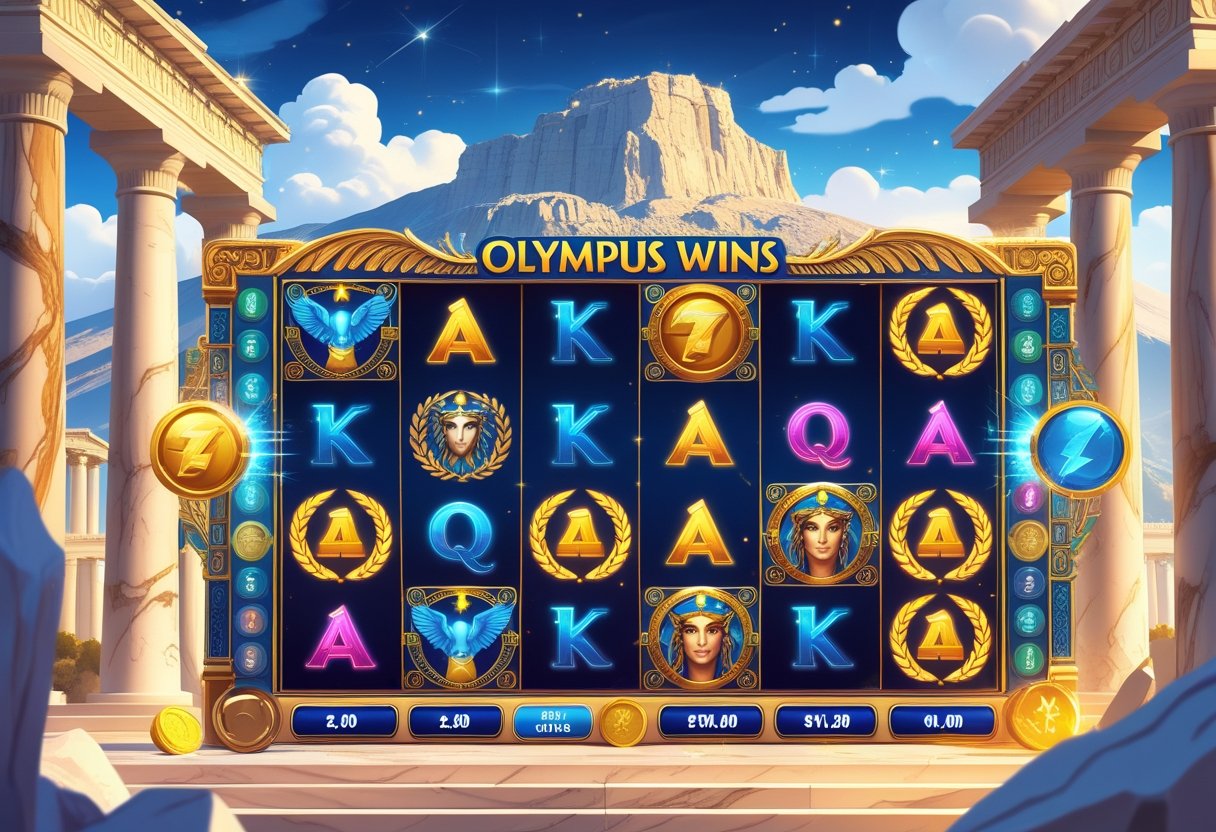Click the light blue button in the bet bar

pyautogui.click(x=552, y=720)
